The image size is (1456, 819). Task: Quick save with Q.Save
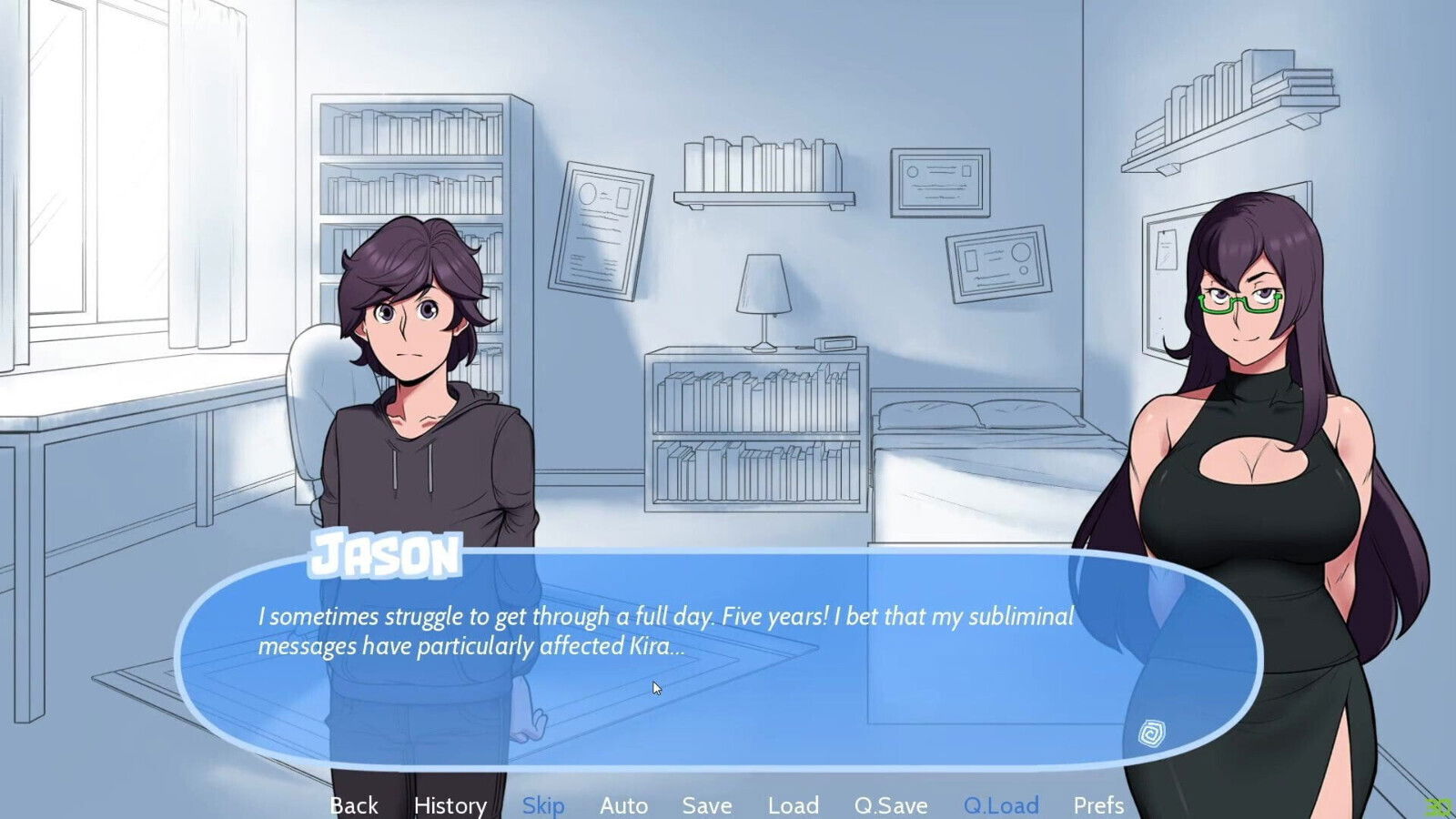click(x=890, y=805)
